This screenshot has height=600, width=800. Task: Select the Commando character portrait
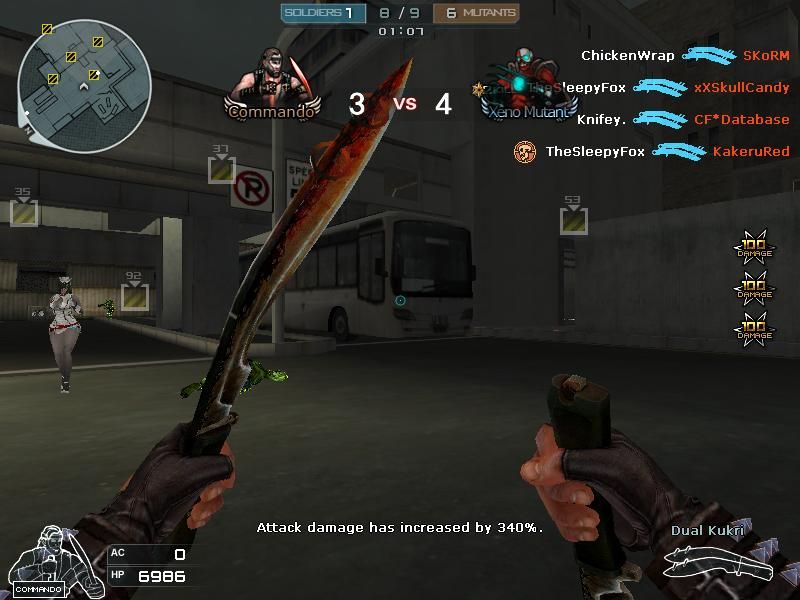272,78
